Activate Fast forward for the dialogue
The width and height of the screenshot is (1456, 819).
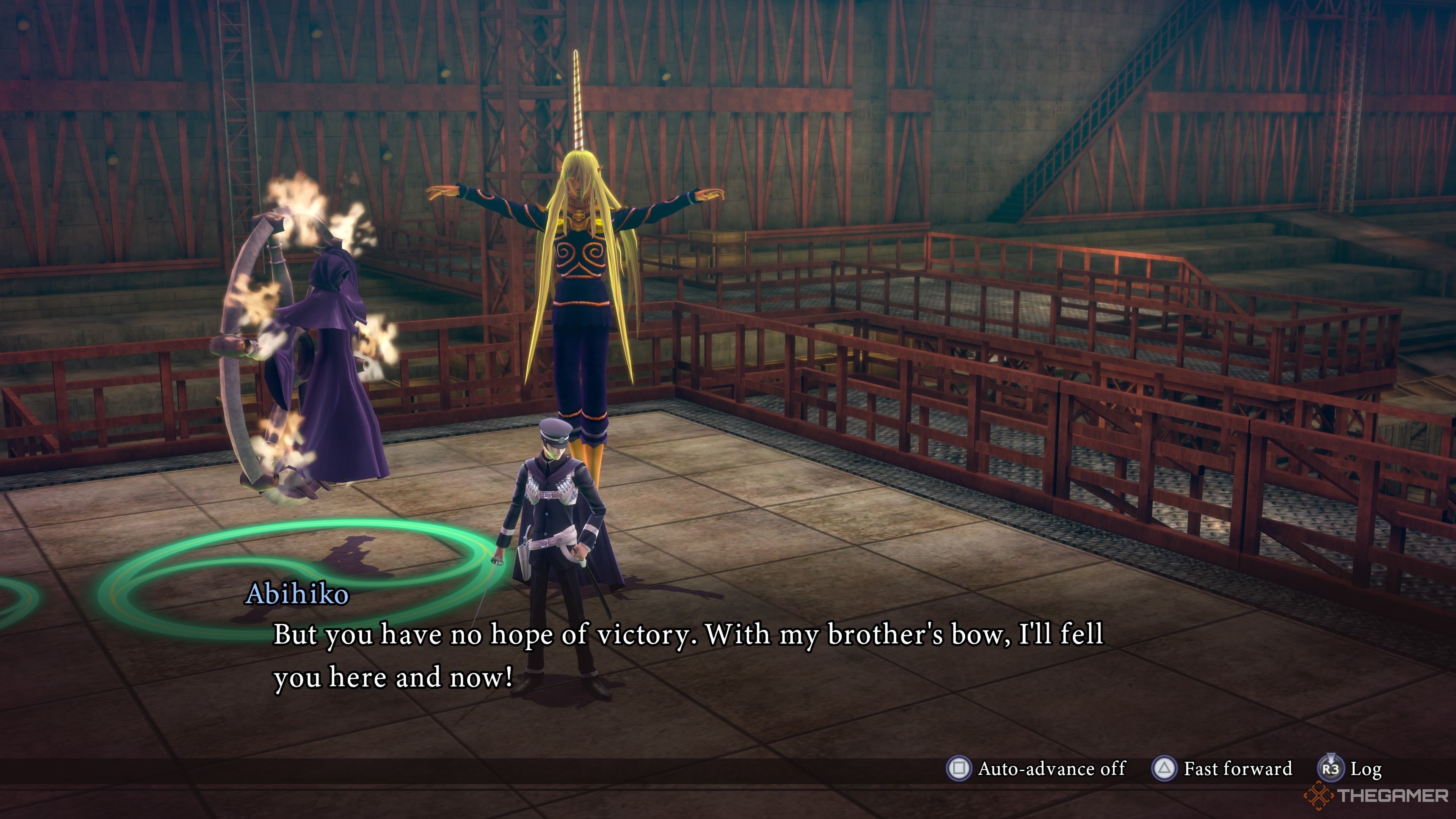(1222, 769)
